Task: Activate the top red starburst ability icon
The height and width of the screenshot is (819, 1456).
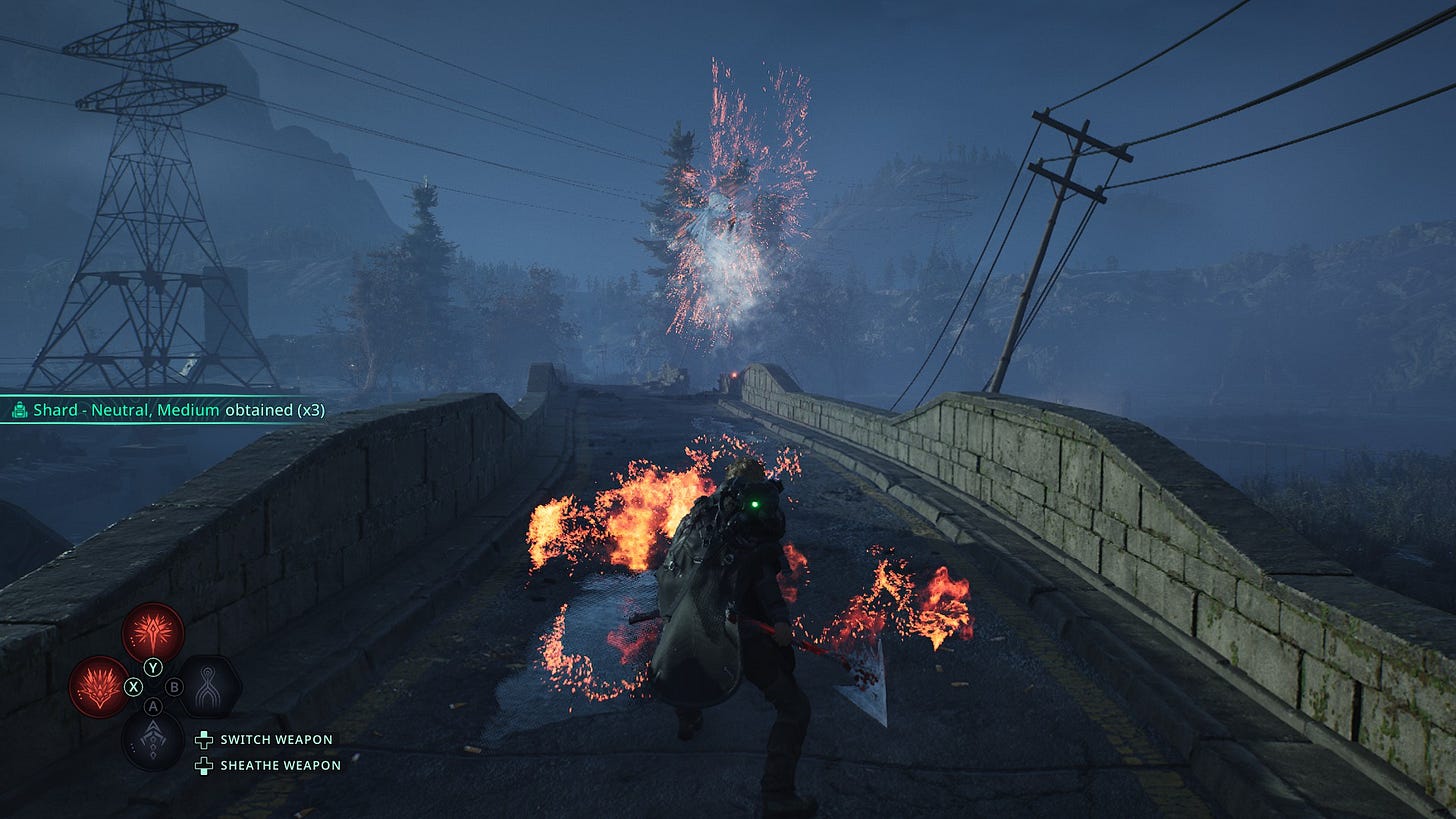Action: click(153, 632)
